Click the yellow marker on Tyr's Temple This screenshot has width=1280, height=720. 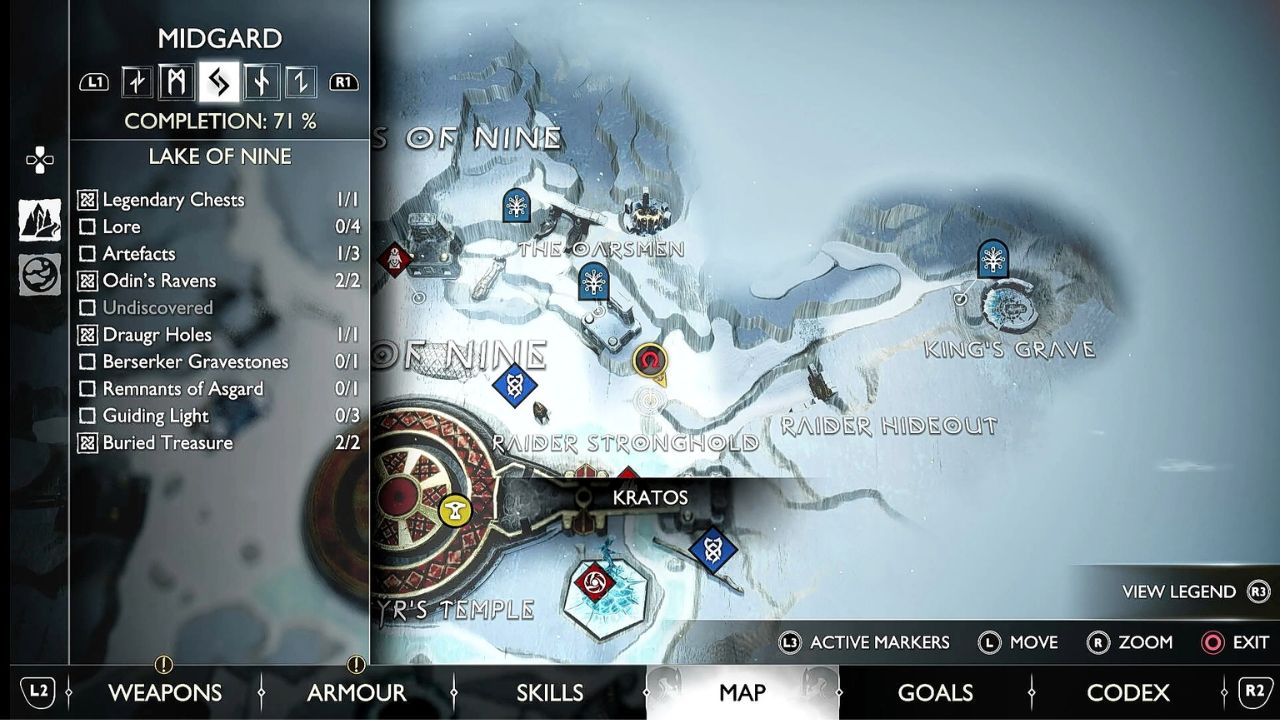[455, 510]
